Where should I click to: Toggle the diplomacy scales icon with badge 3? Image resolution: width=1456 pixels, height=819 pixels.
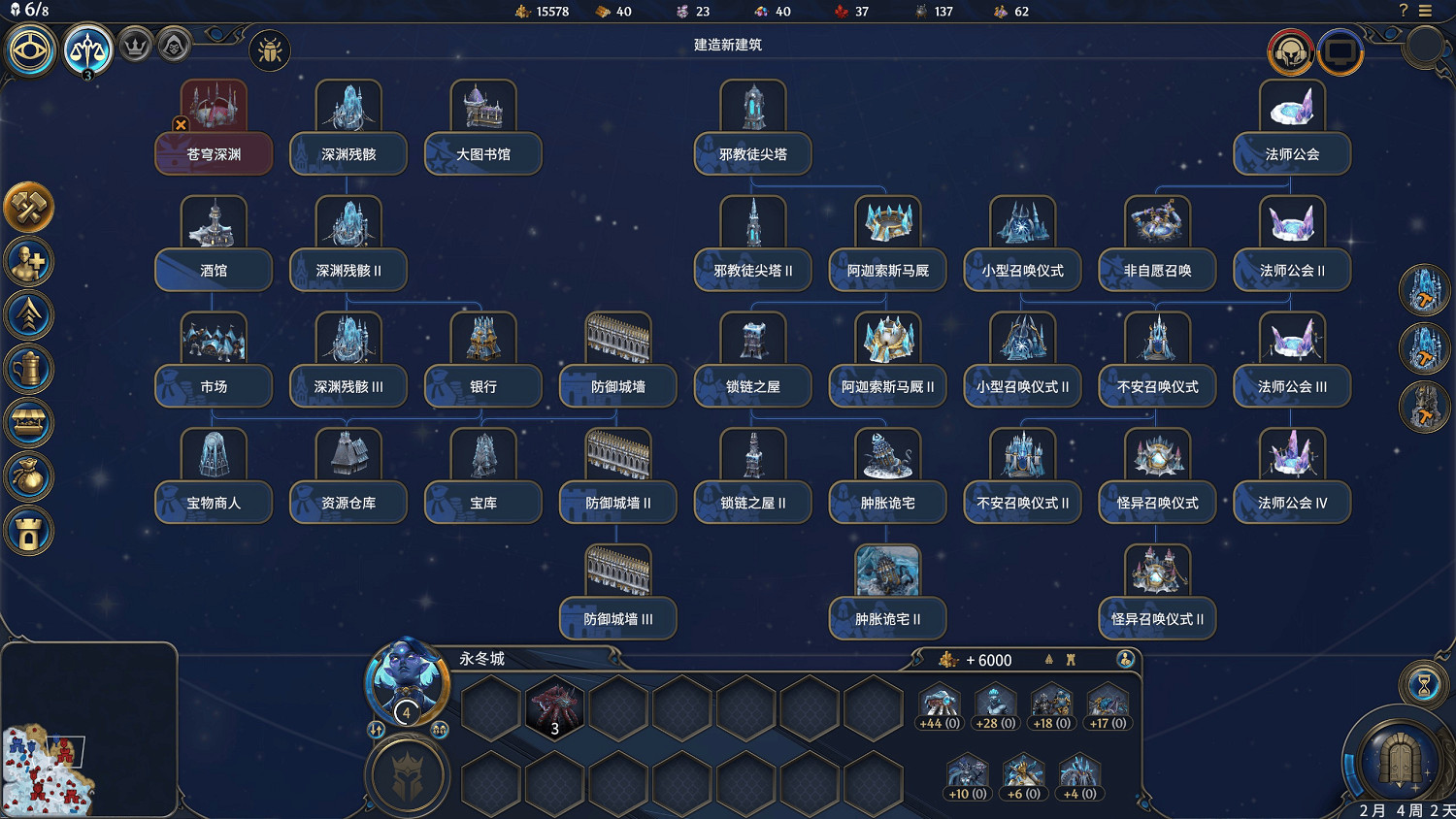coord(88,48)
